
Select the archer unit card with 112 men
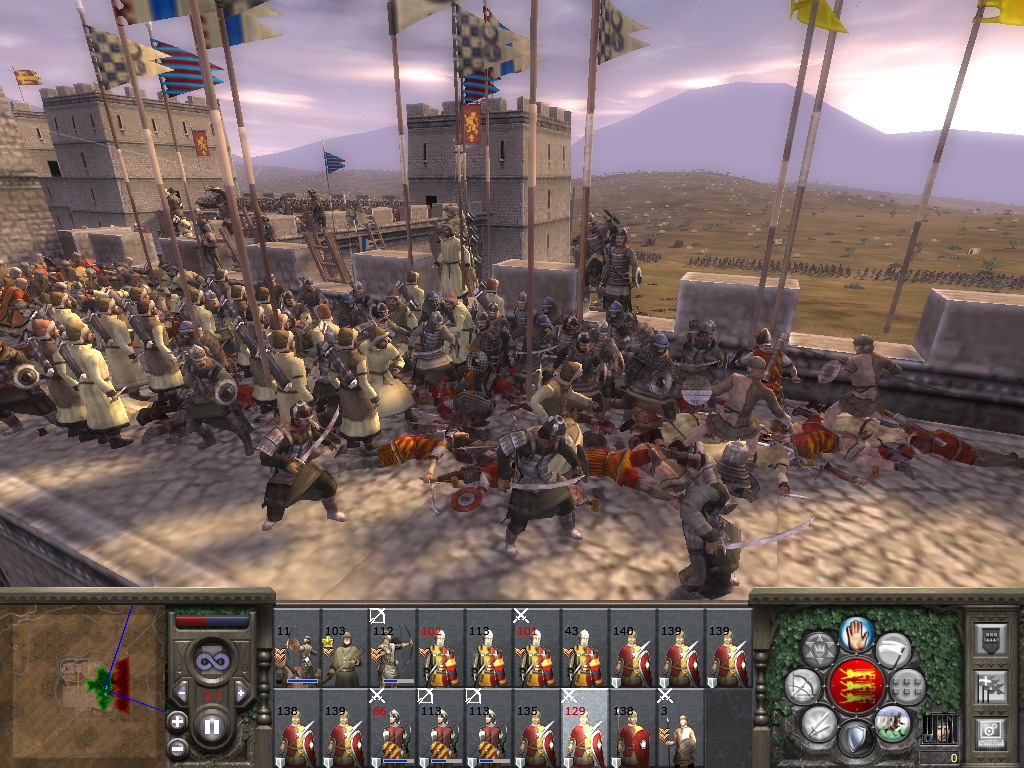[392, 648]
